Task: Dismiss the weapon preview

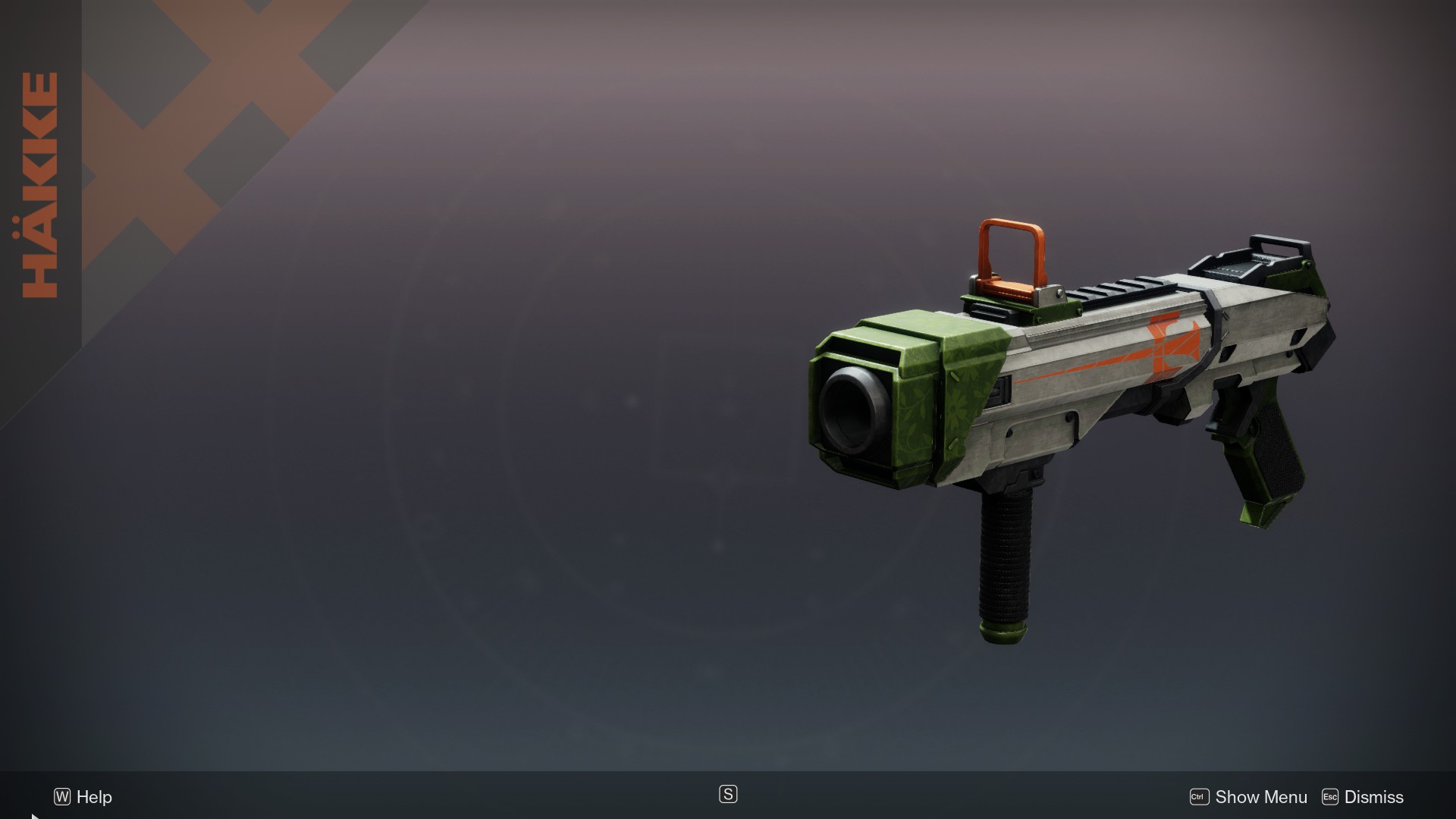Action: click(1363, 797)
